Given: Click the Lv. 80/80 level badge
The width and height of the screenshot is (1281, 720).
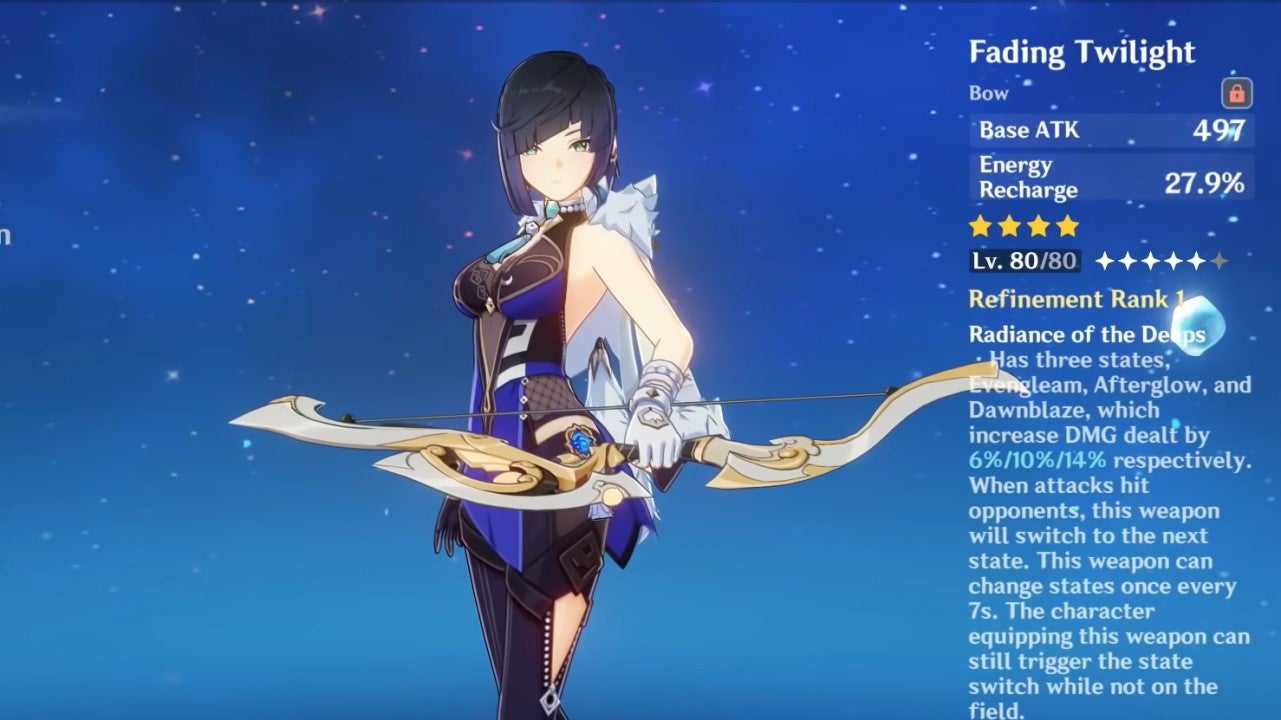Looking at the screenshot, I should coord(1026,260).
